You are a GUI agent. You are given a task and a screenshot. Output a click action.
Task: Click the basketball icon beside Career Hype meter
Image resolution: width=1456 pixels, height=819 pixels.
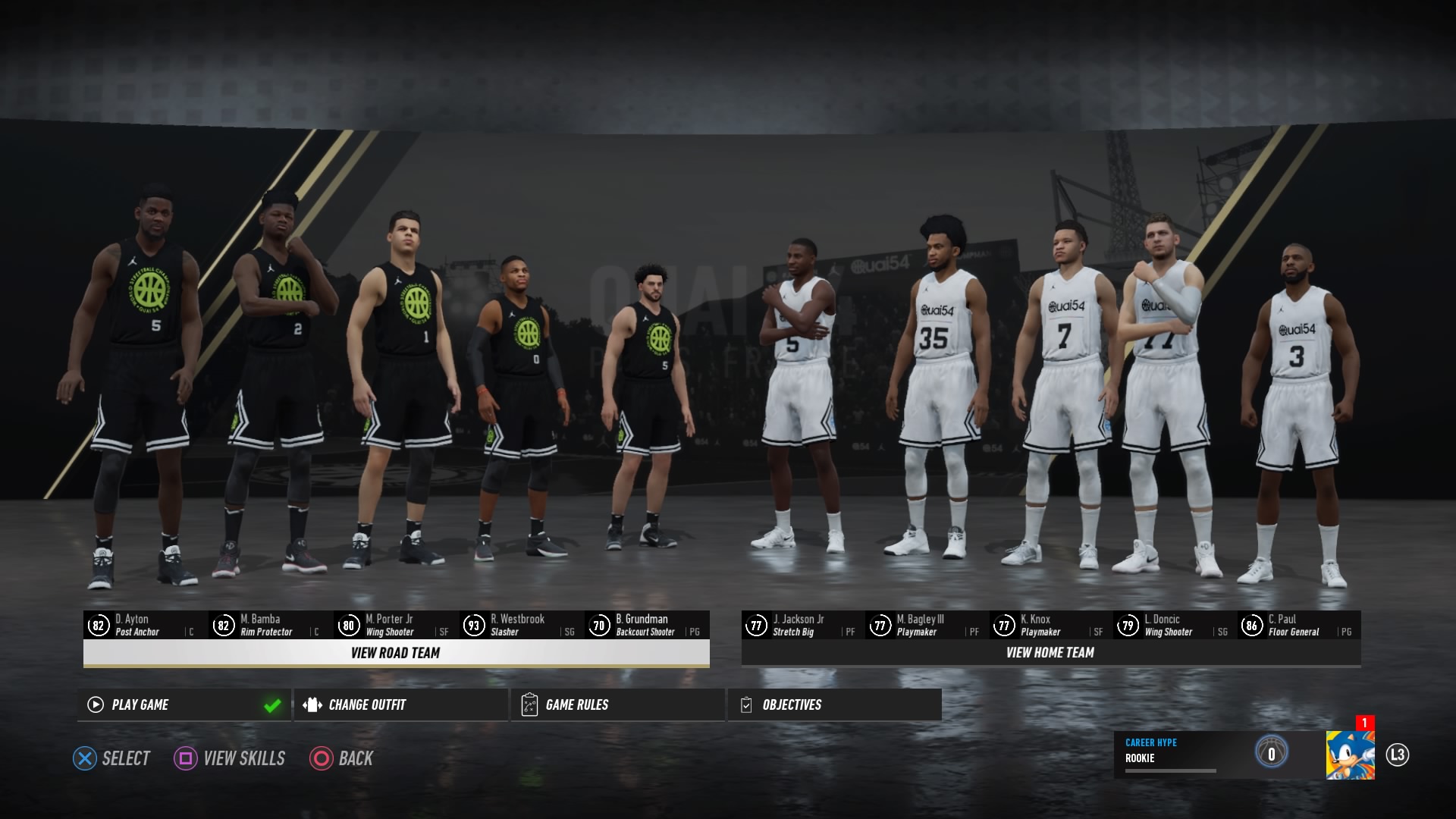coord(1272,752)
